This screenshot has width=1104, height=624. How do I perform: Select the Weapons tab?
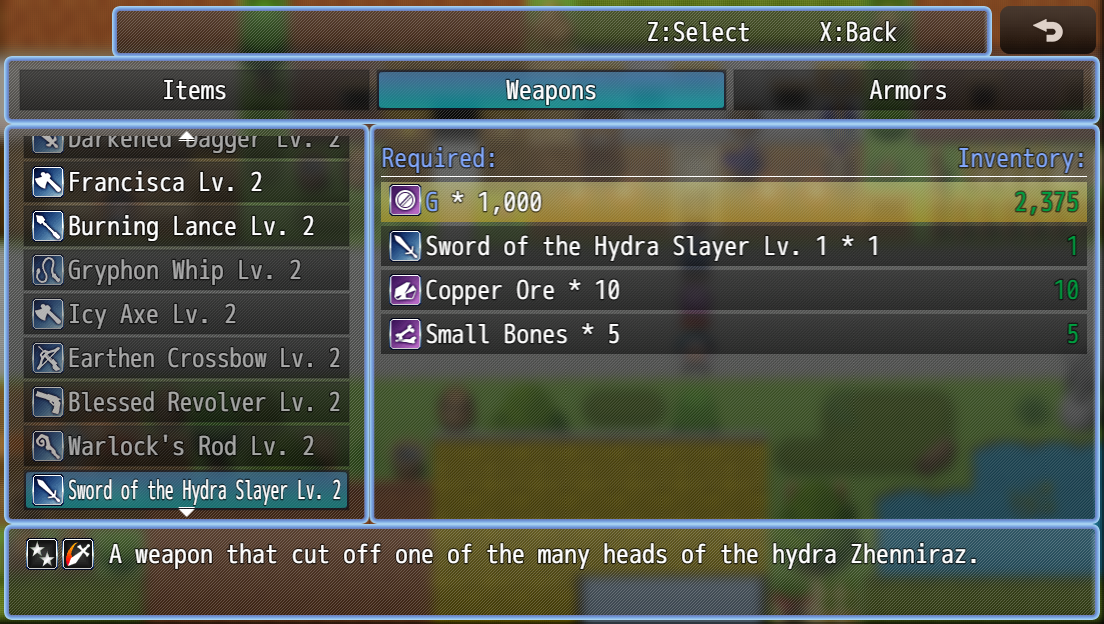point(551,91)
